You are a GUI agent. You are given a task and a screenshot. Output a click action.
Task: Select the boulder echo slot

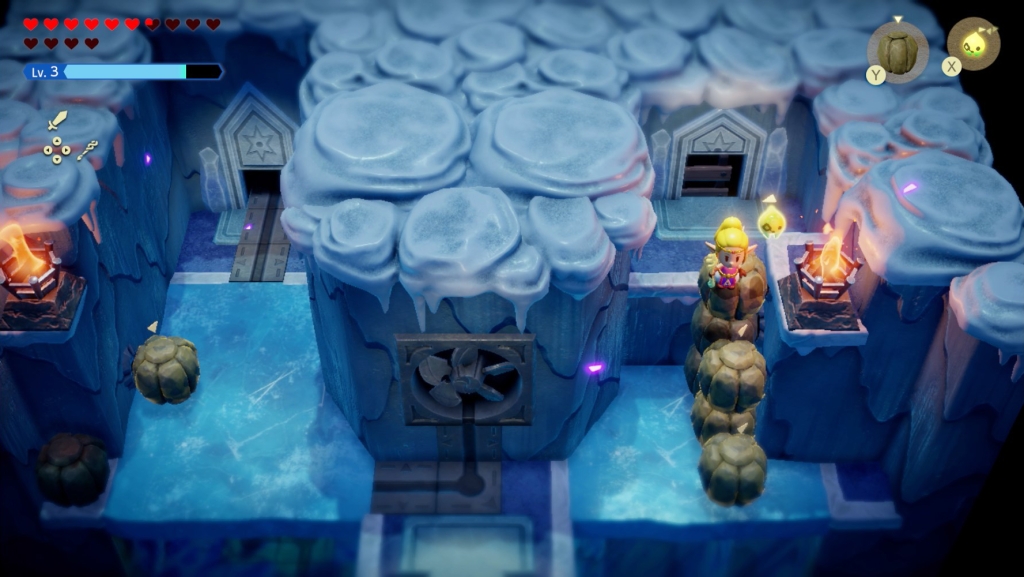[898, 46]
